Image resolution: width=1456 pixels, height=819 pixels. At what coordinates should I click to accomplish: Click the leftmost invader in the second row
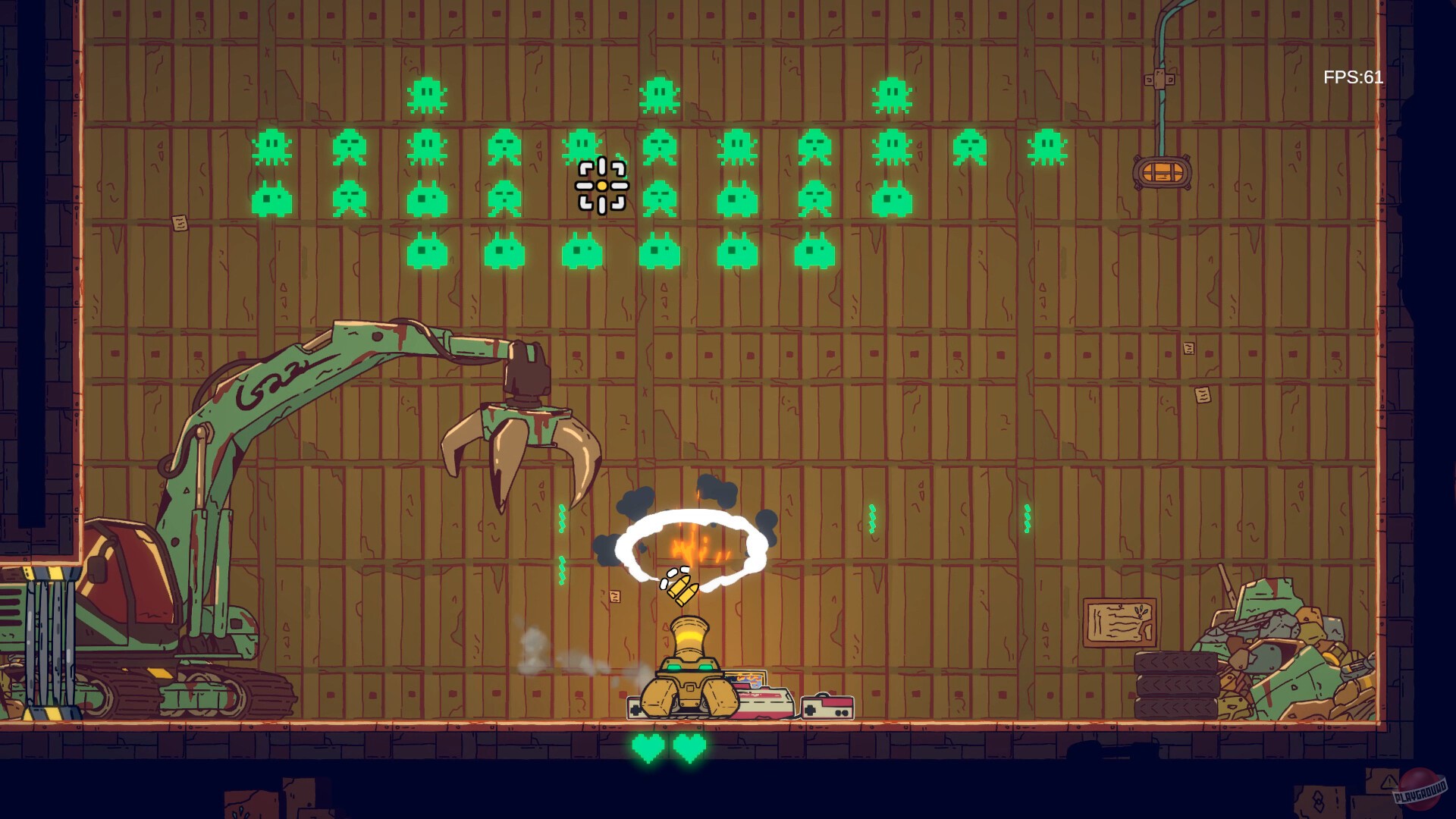pyautogui.click(x=273, y=149)
